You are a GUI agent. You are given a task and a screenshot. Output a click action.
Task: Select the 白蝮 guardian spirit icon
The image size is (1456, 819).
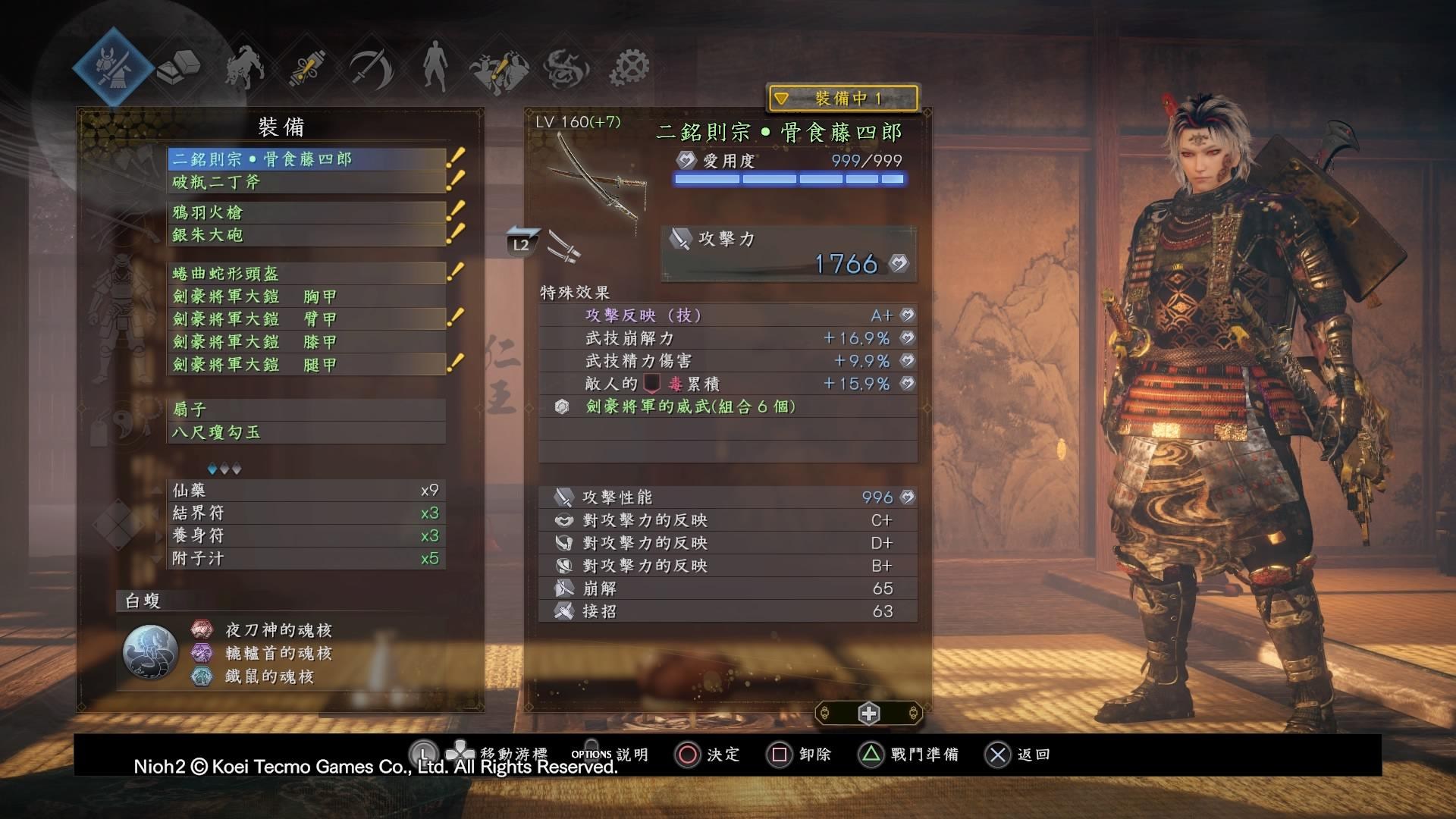click(150, 652)
